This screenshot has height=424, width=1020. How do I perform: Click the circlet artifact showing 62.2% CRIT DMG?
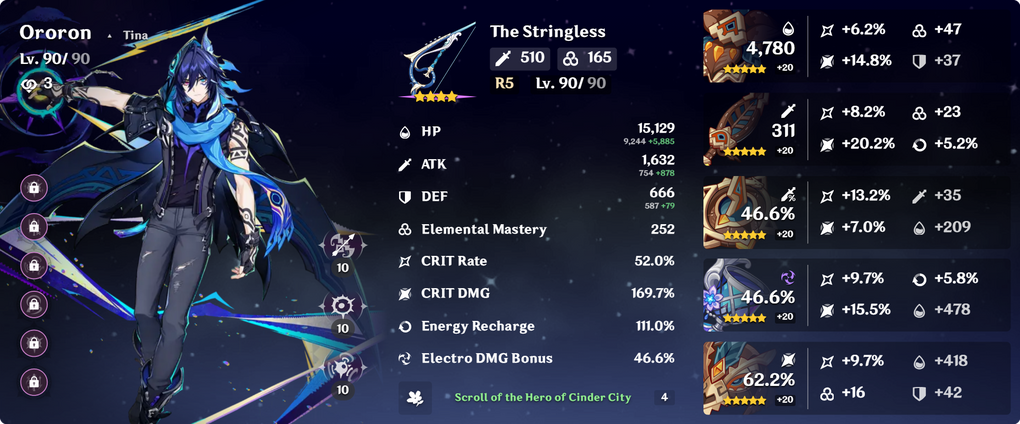(735, 378)
